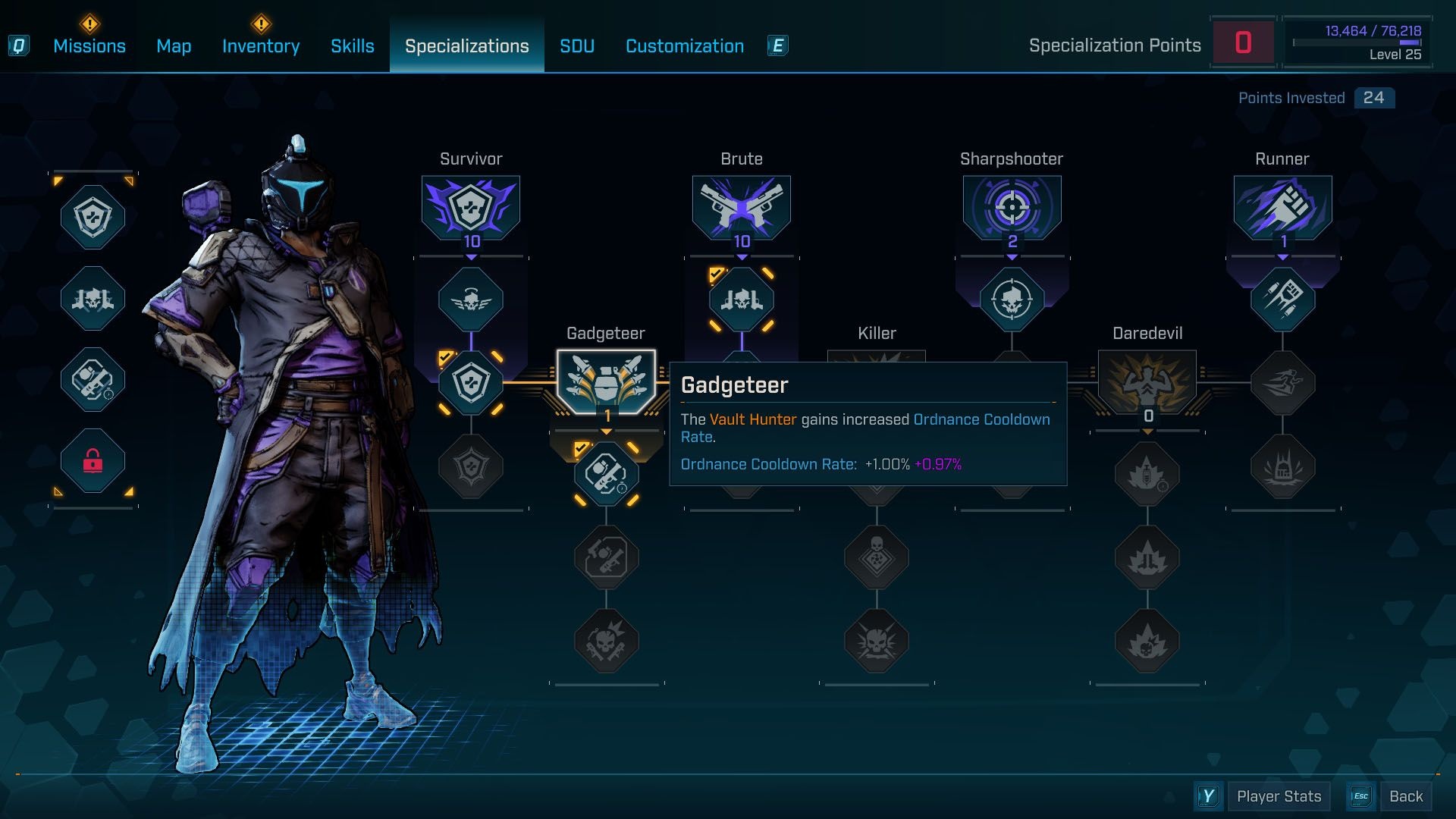Select the Specializations tab

coord(467,46)
